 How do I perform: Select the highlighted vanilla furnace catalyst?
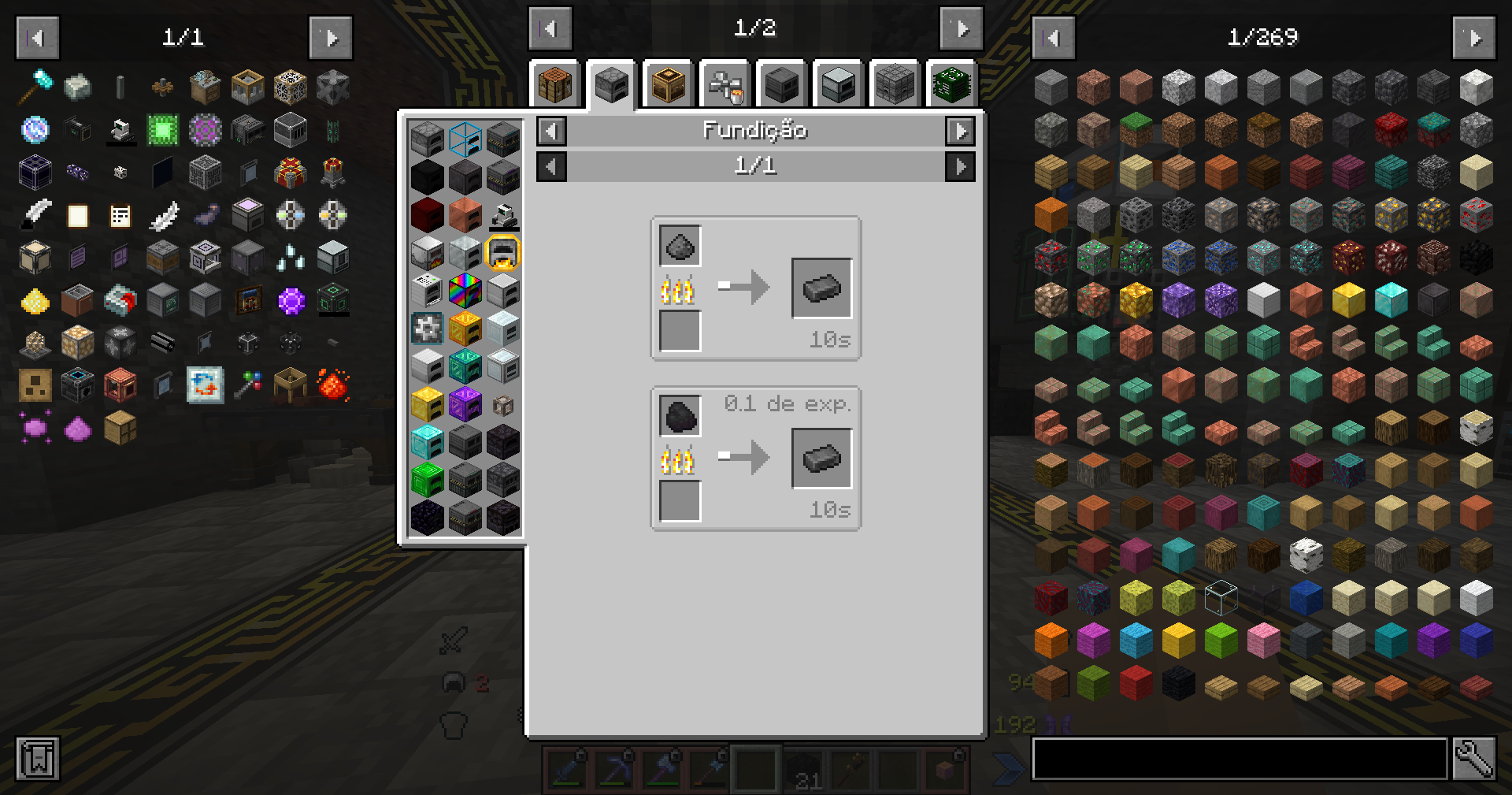[x=504, y=254]
